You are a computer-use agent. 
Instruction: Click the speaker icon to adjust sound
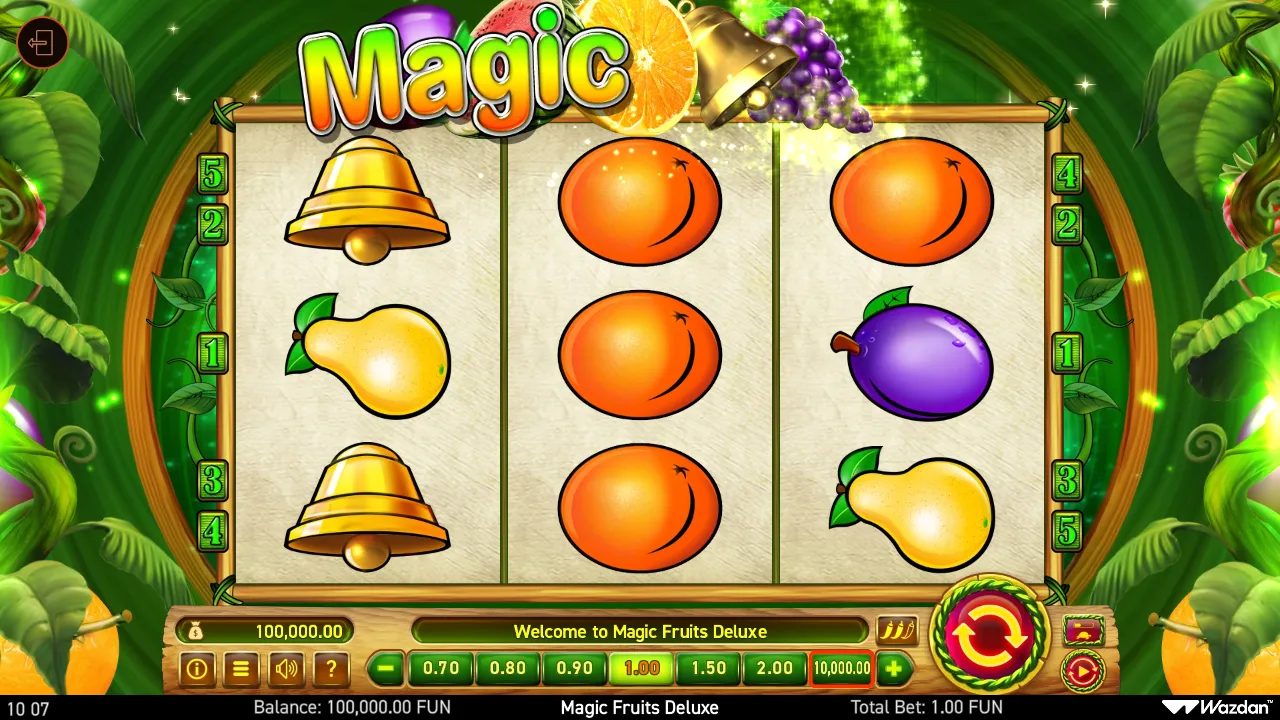[x=286, y=669]
